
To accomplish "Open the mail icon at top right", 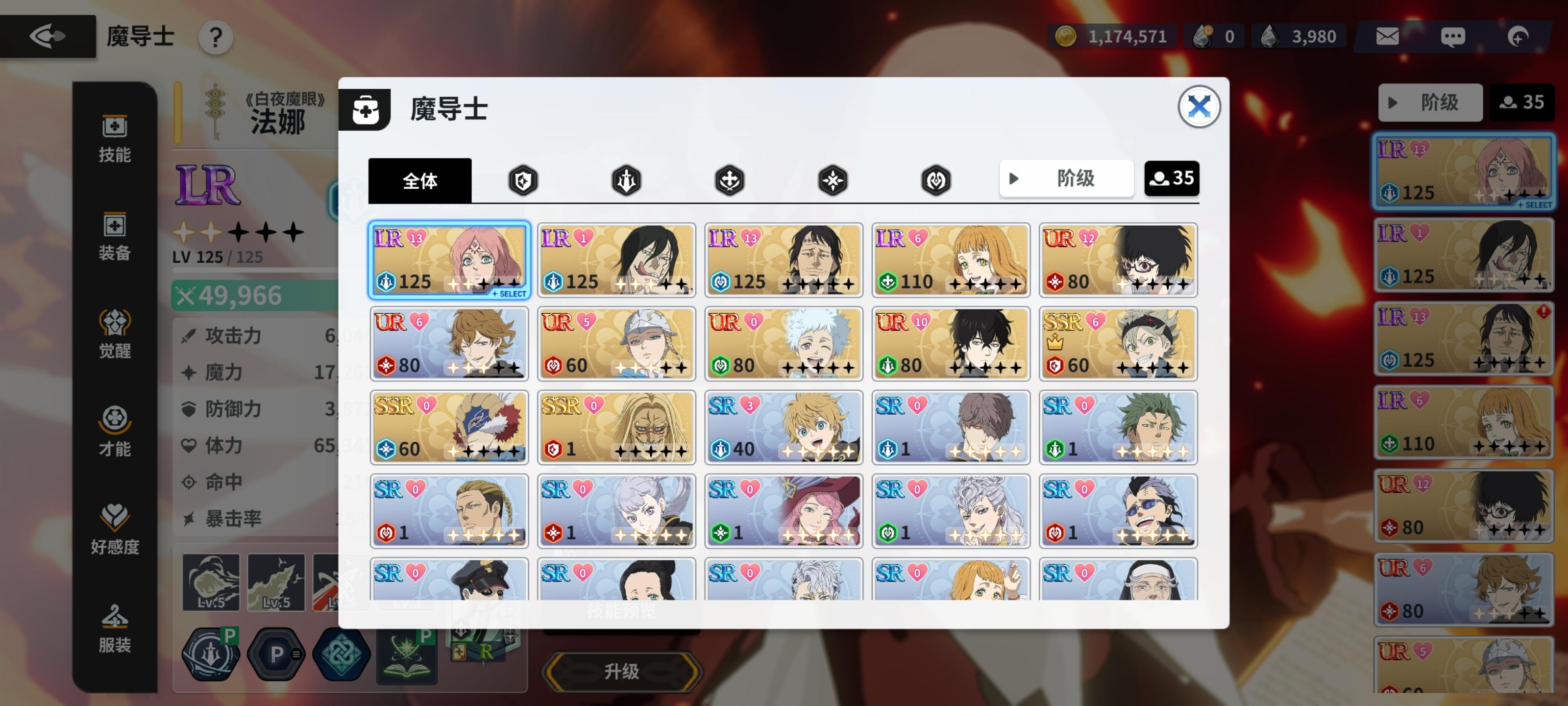I will (1387, 36).
